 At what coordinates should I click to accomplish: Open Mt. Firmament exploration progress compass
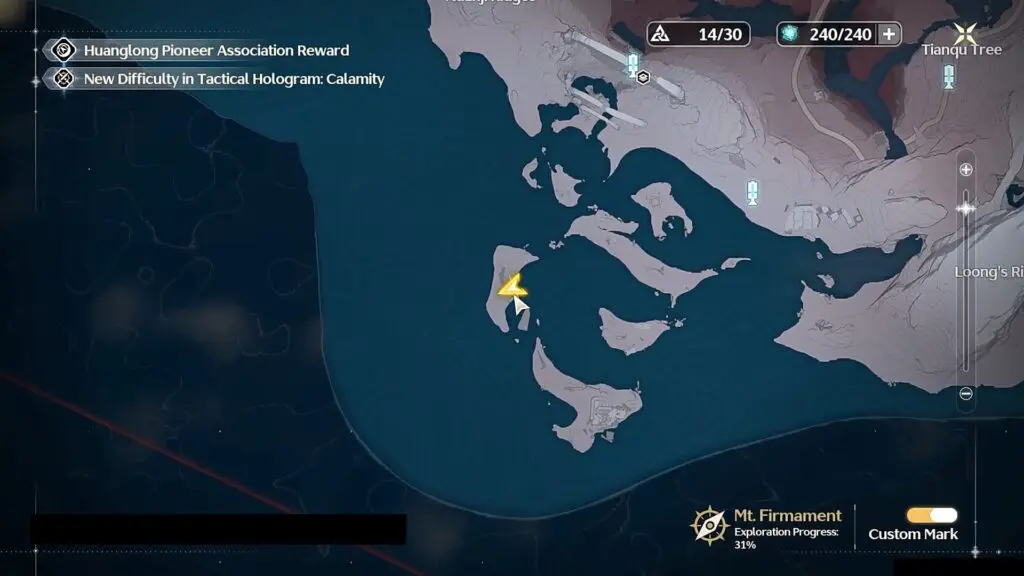pyautogui.click(x=709, y=524)
